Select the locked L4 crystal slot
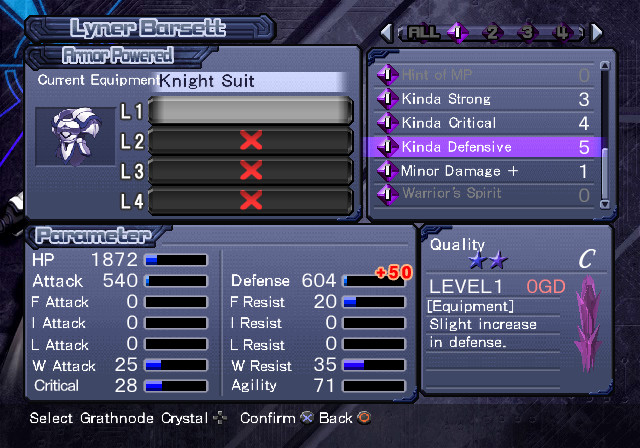 pos(250,201)
